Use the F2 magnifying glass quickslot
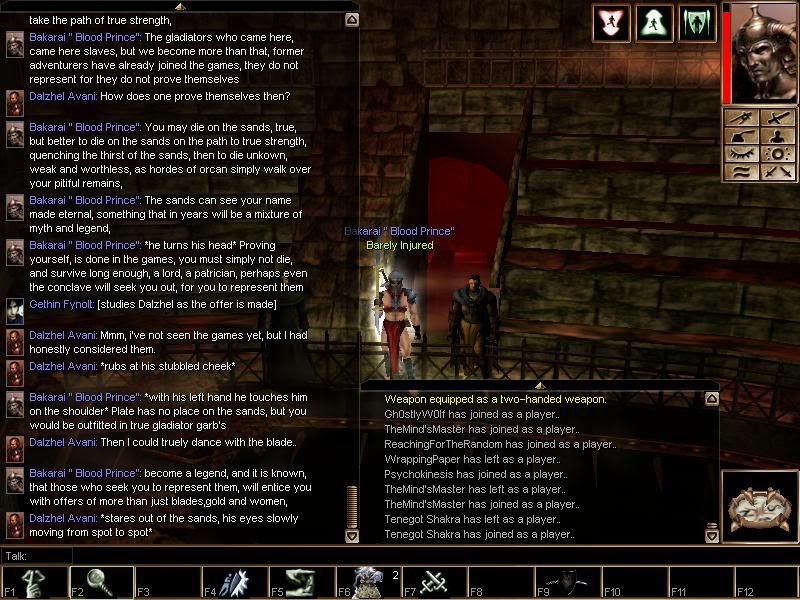Image resolution: width=800 pixels, height=600 pixels. click(x=100, y=582)
